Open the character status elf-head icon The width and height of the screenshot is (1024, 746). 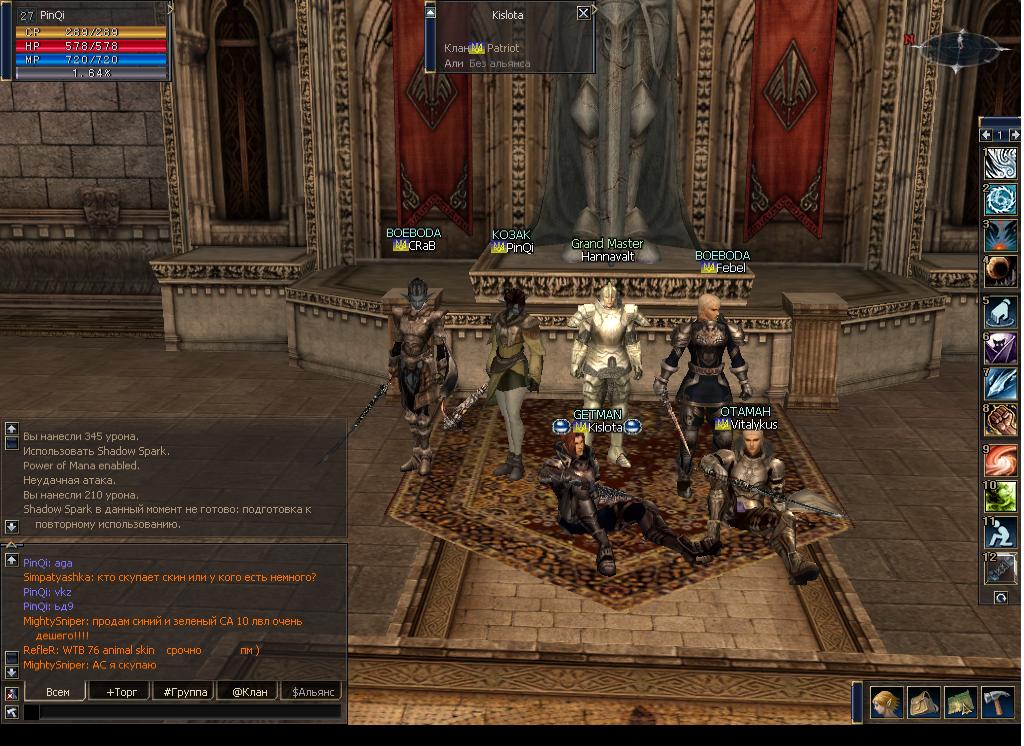pyautogui.click(x=886, y=702)
